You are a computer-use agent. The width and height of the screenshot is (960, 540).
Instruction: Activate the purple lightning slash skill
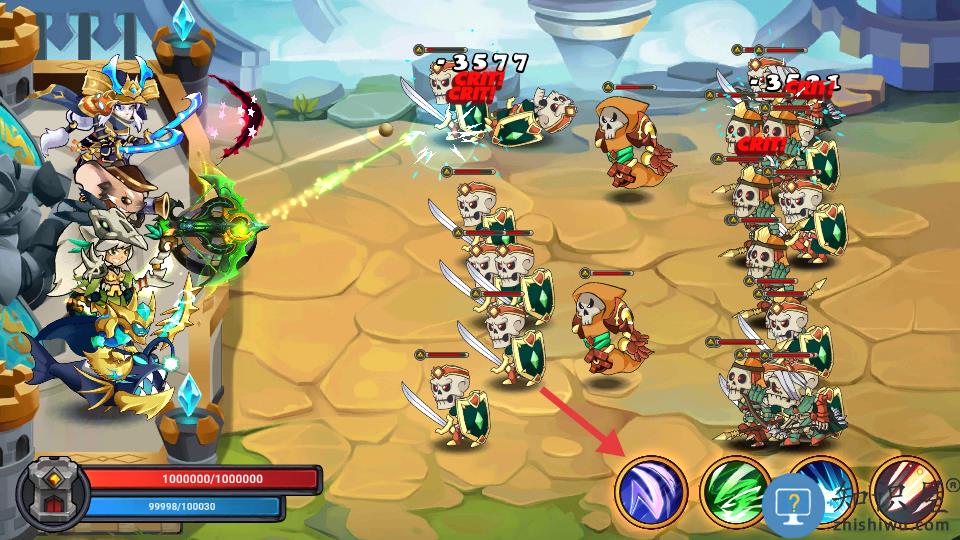651,492
